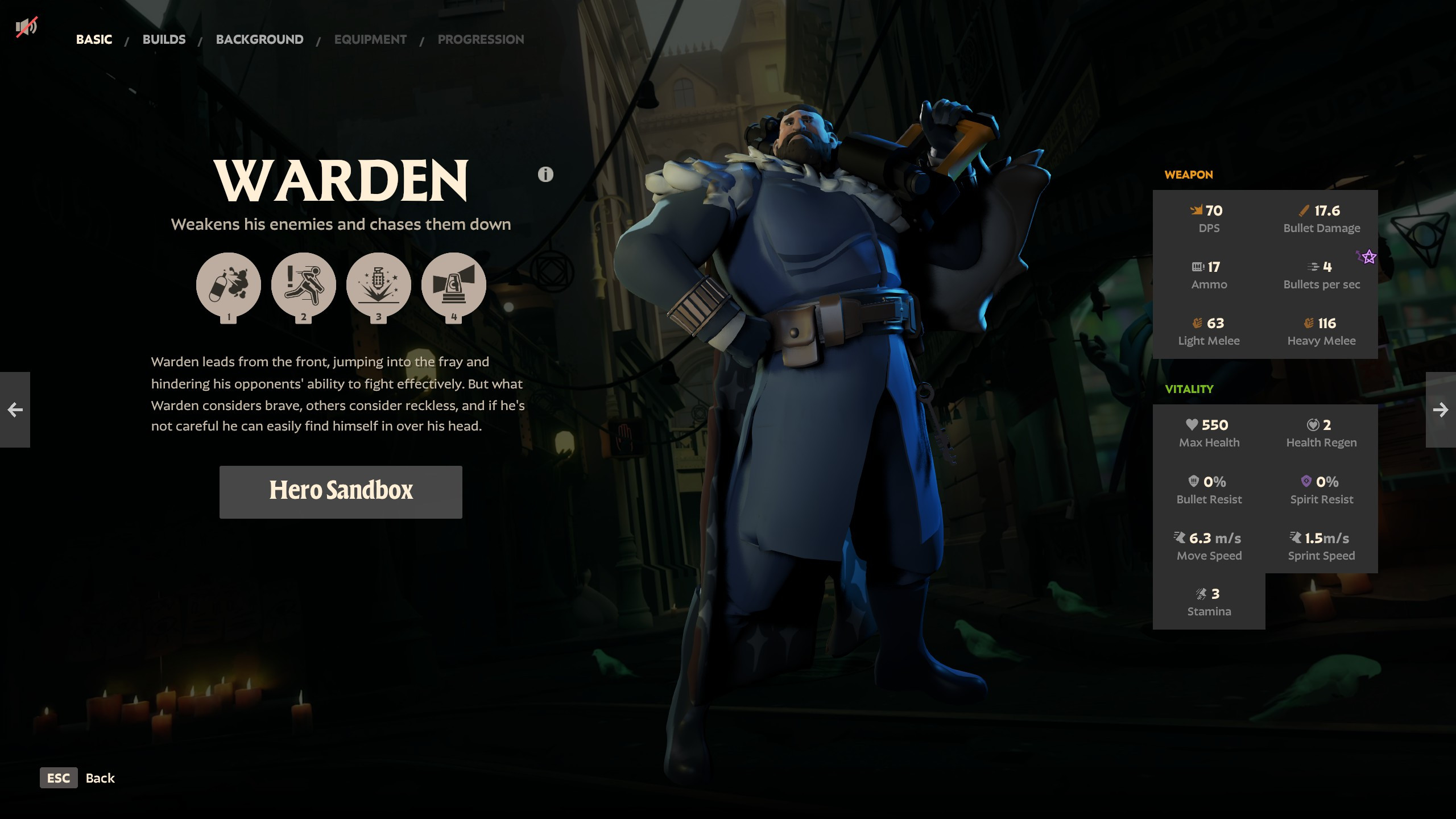This screenshot has height=819, width=1456.
Task: Toggle the mute speaker icon
Action: [27, 26]
